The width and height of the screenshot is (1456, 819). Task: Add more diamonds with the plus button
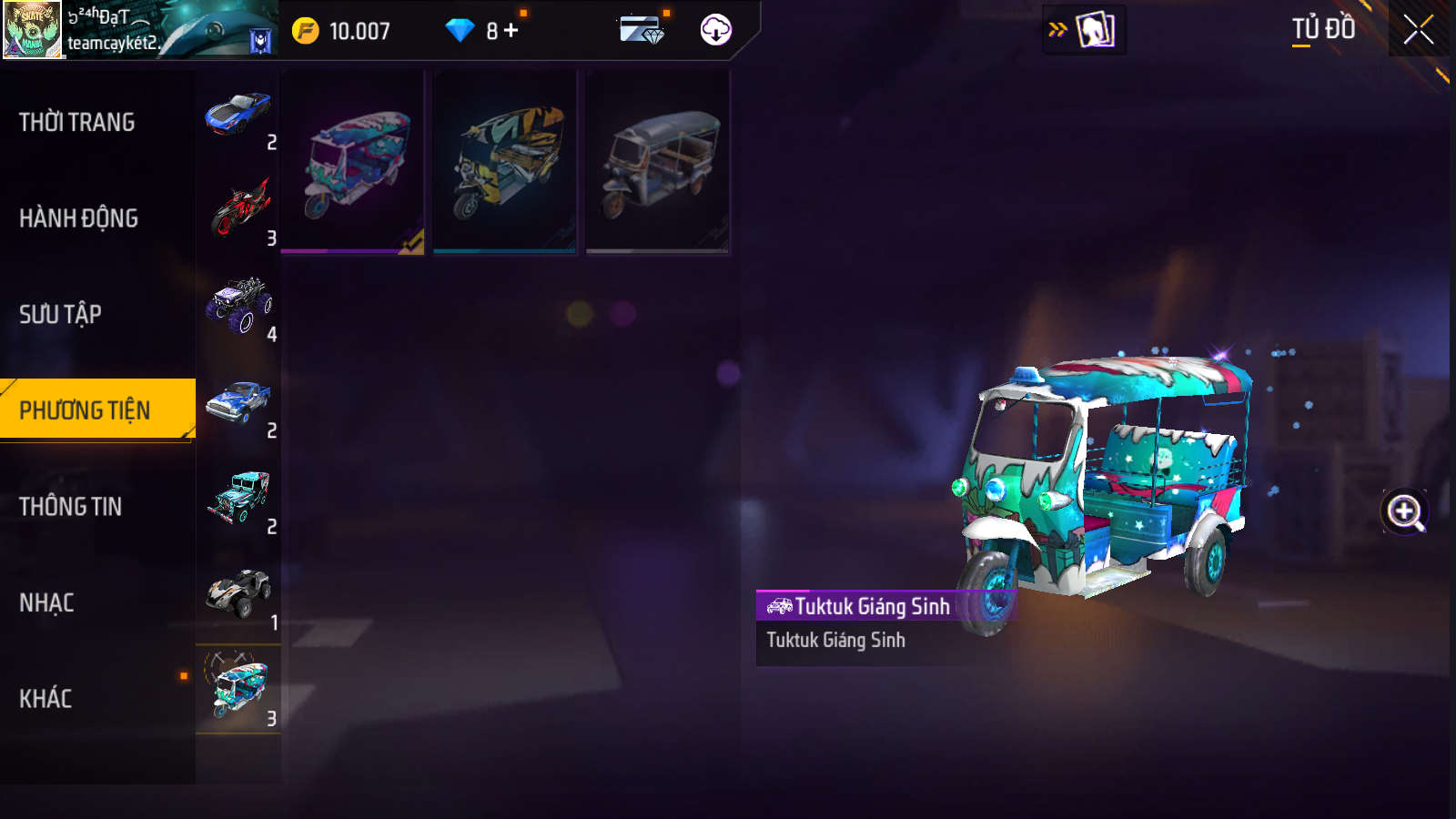[511, 31]
